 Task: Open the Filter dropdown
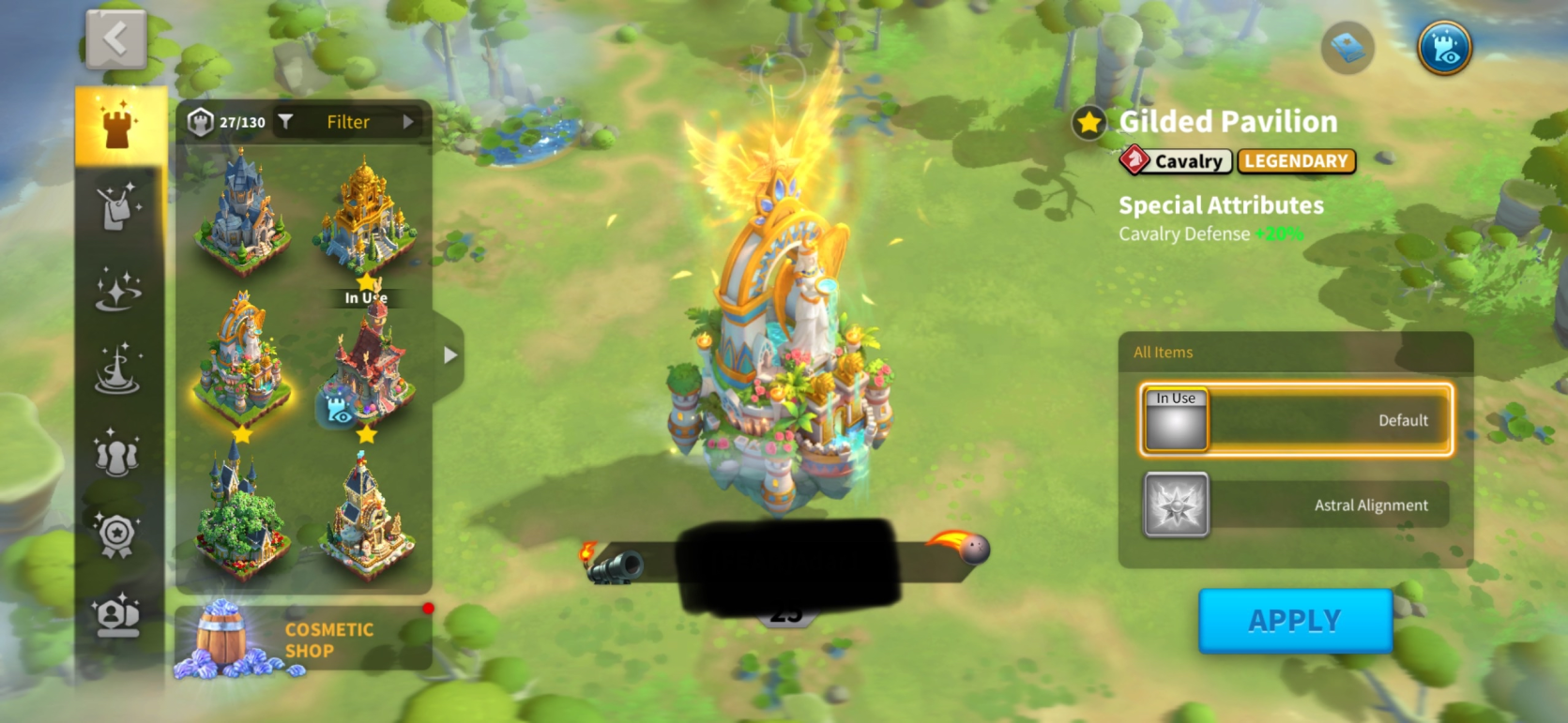(348, 122)
